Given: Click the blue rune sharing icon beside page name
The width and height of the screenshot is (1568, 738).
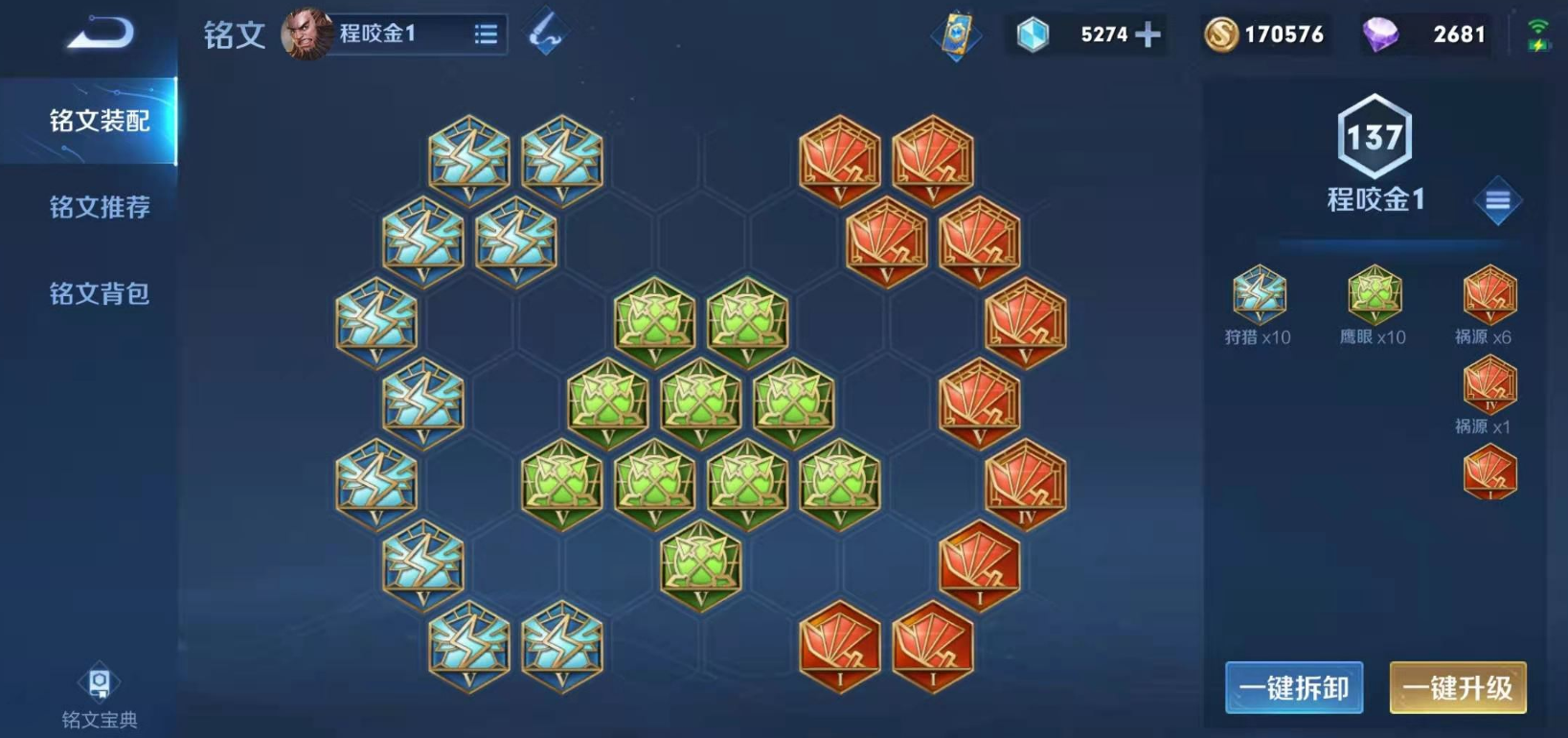Looking at the screenshot, I should click(x=546, y=34).
